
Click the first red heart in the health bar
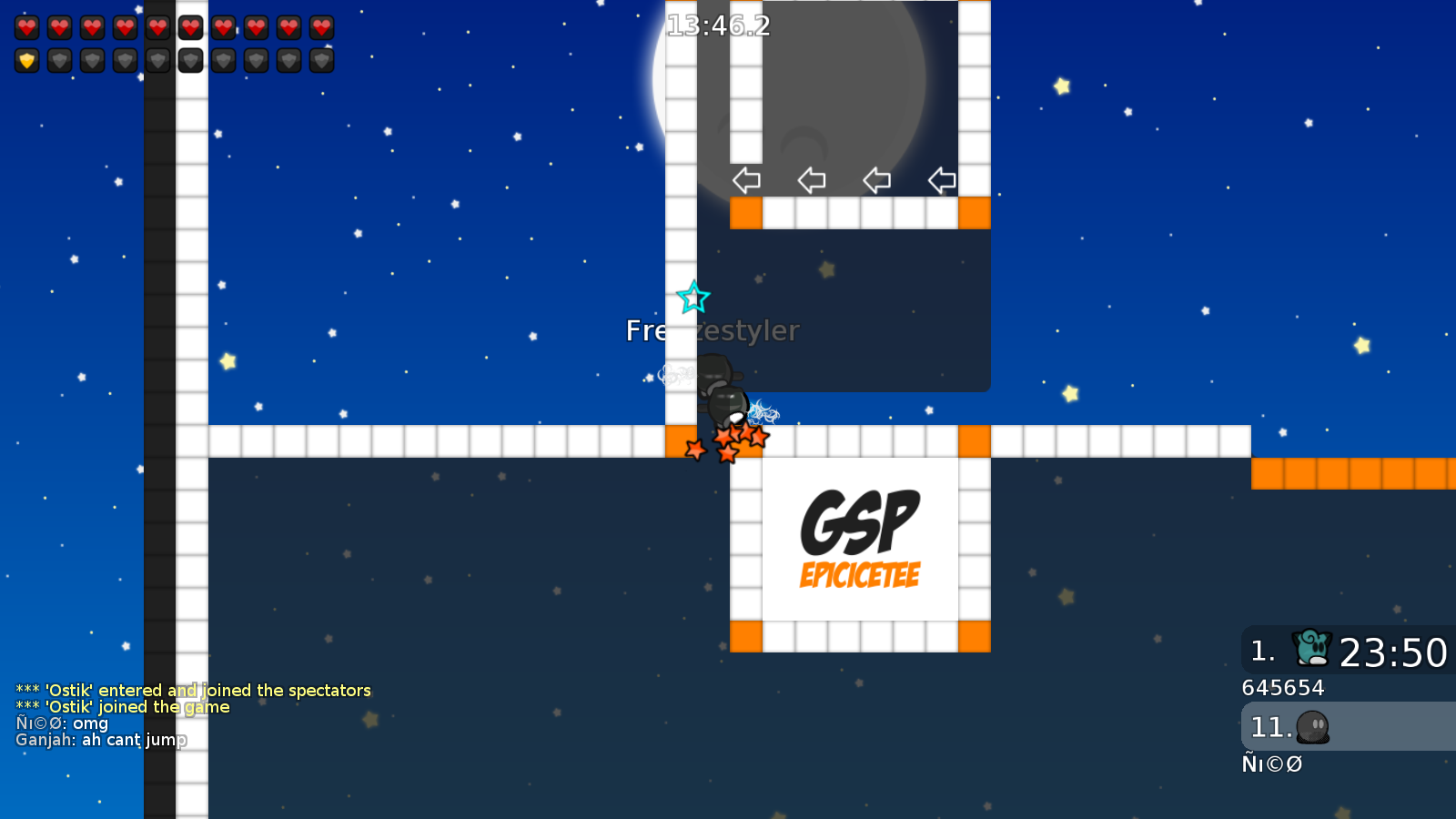pos(26,26)
